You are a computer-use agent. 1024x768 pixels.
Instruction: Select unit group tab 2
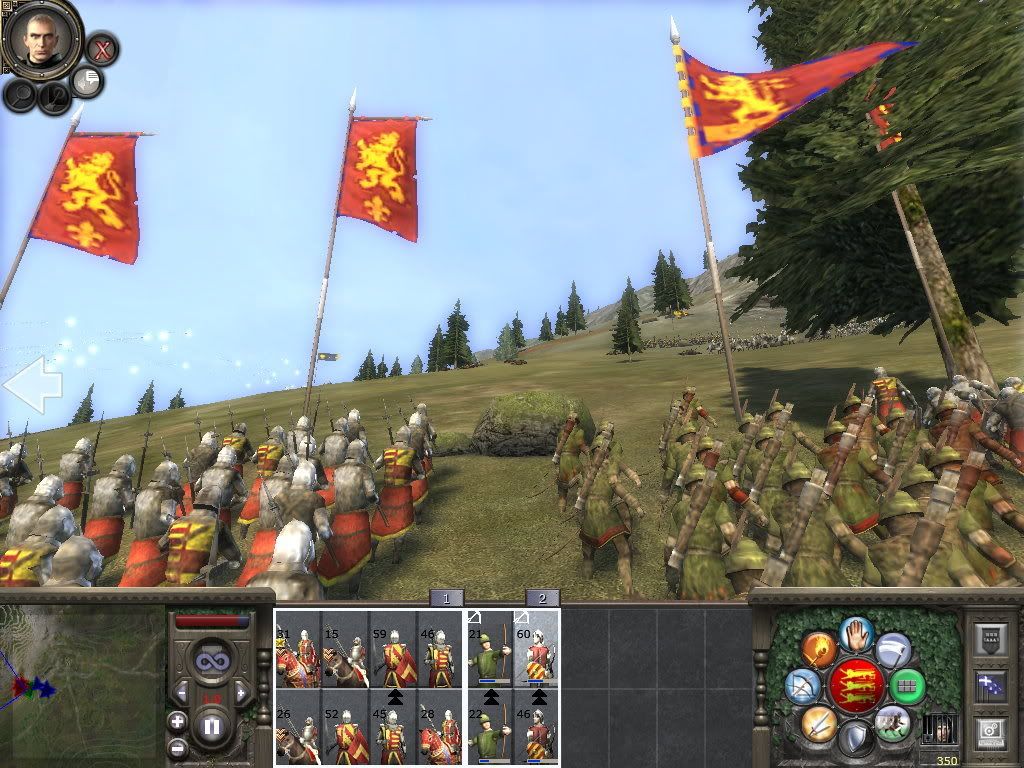pos(542,598)
